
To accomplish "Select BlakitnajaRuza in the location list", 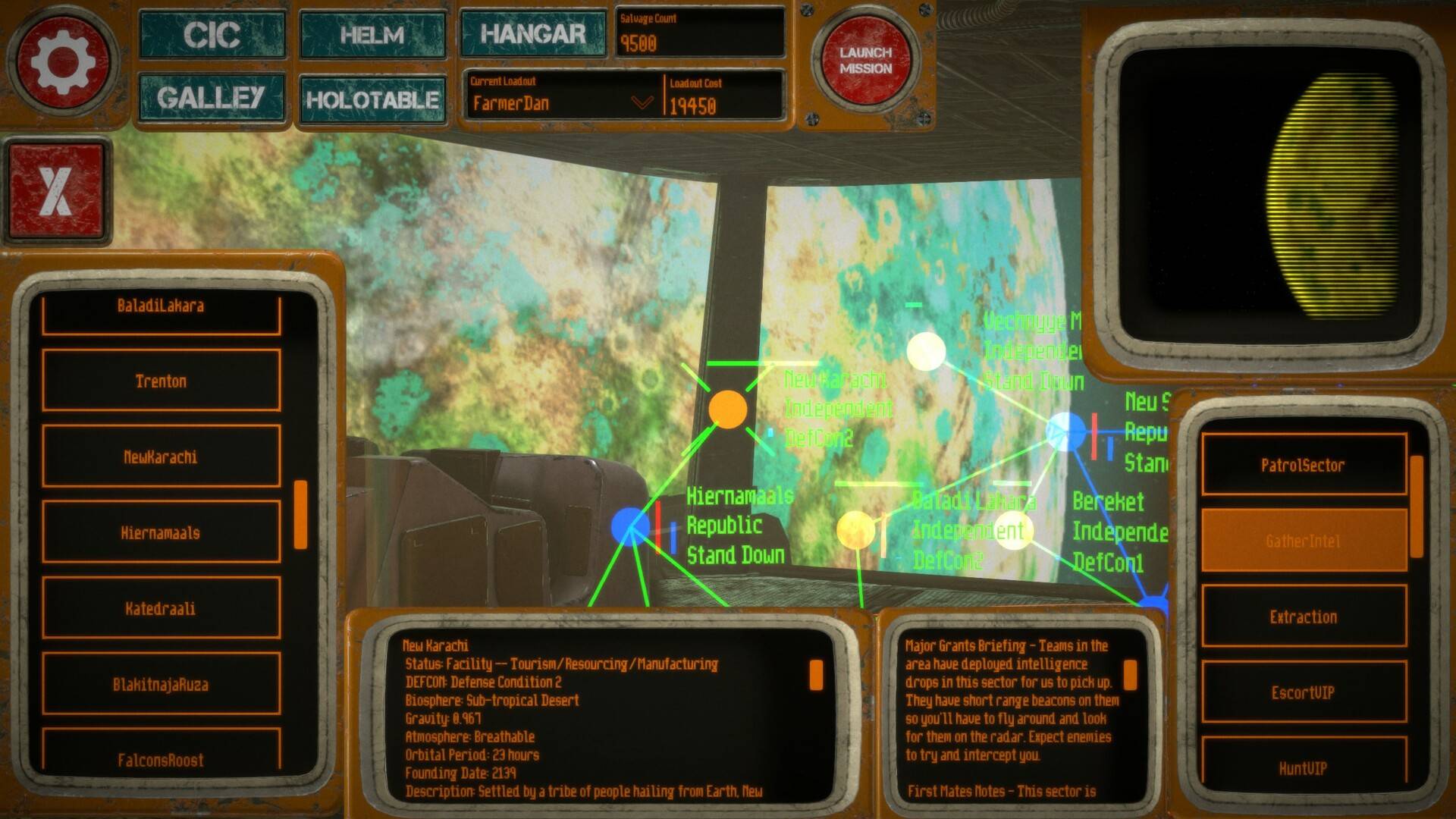I will point(161,684).
